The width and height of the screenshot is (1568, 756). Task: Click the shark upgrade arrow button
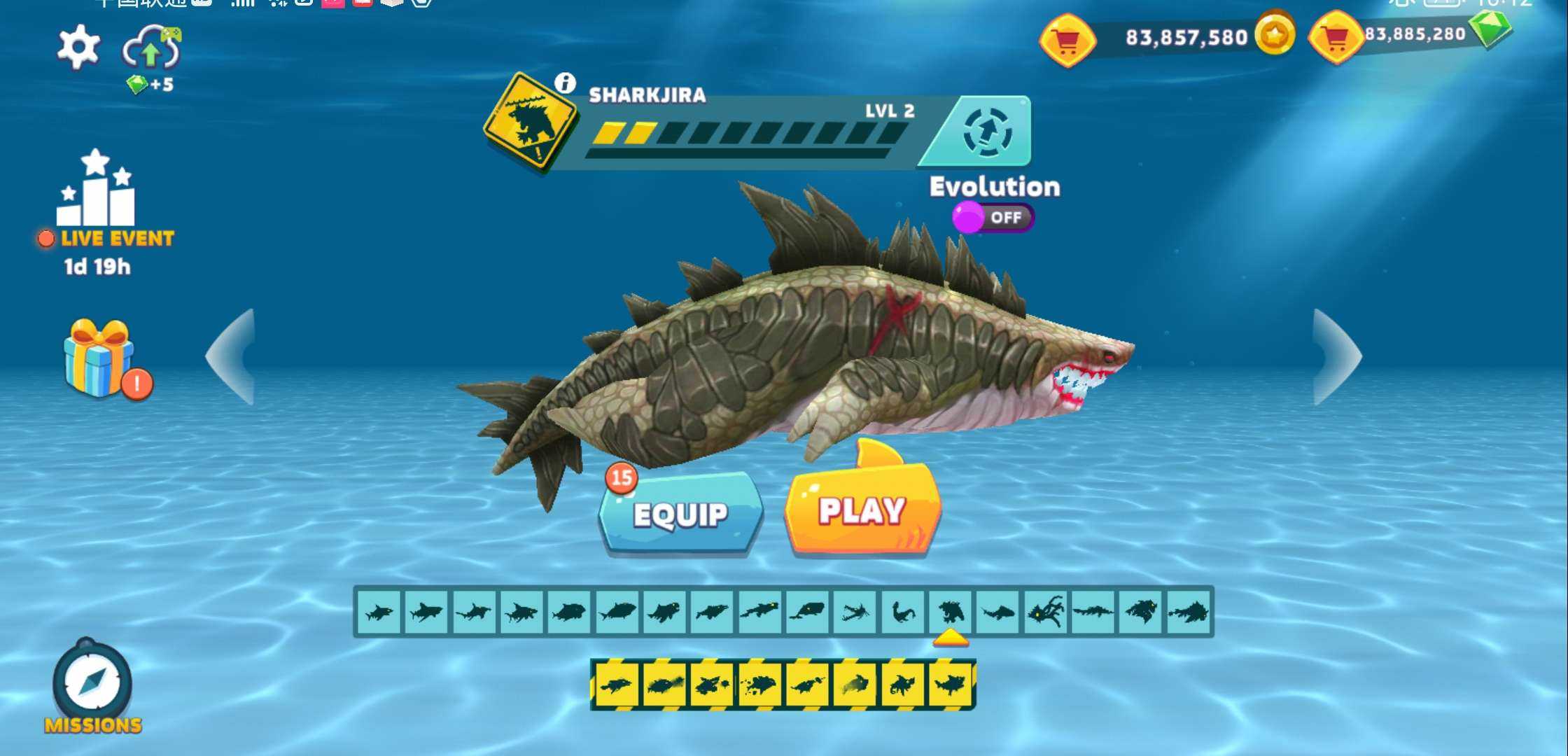tap(987, 132)
